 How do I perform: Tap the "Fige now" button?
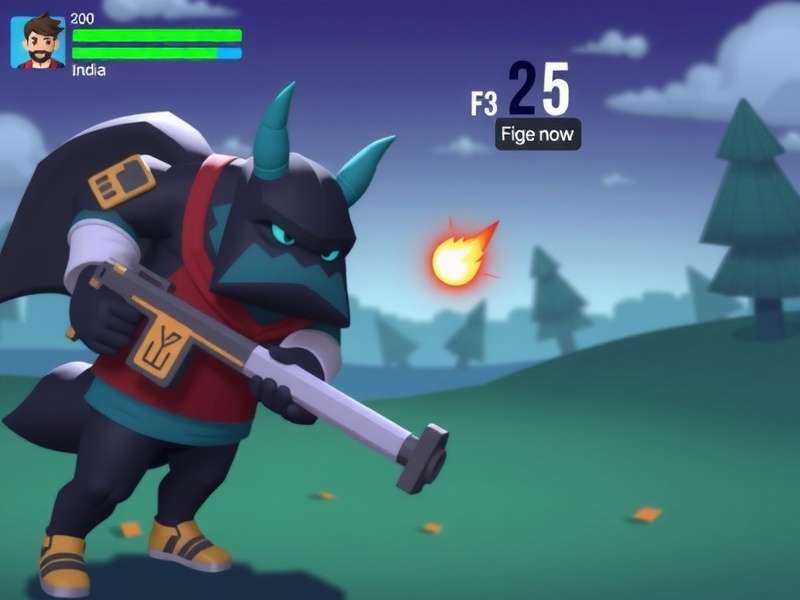point(538,135)
